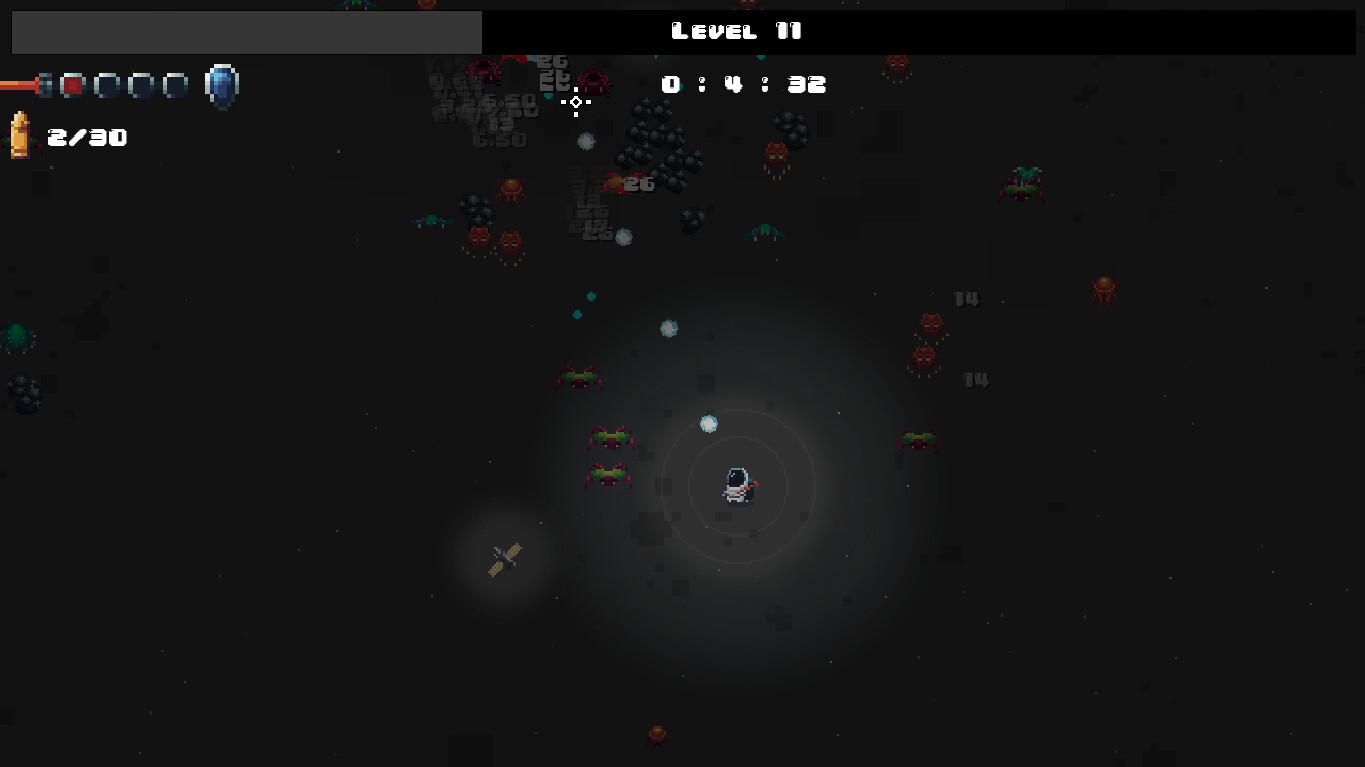This screenshot has width=1365, height=767.
Task: Click the satellite pickup near the player
Action: click(x=503, y=560)
